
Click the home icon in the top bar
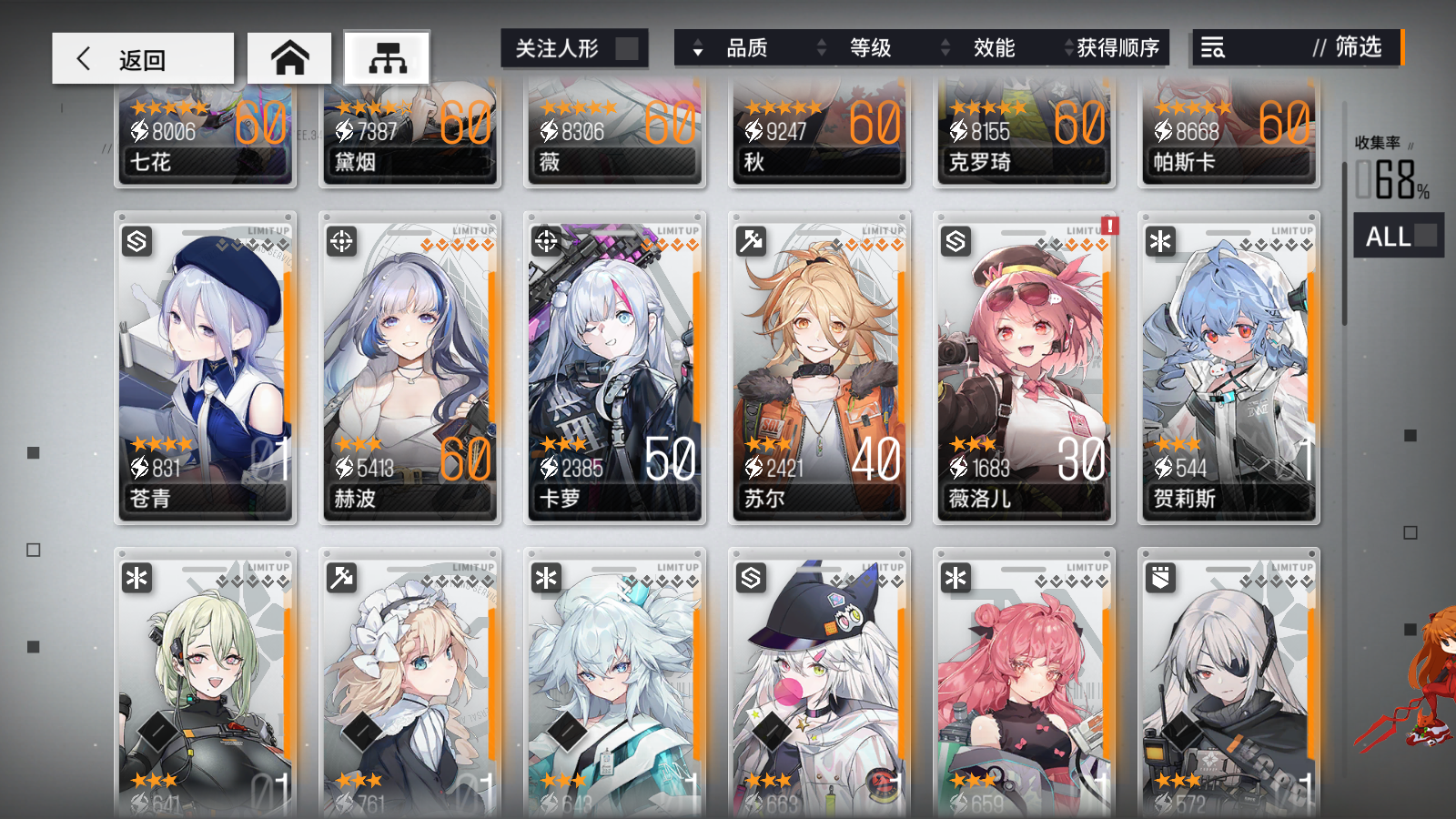click(289, 56)
